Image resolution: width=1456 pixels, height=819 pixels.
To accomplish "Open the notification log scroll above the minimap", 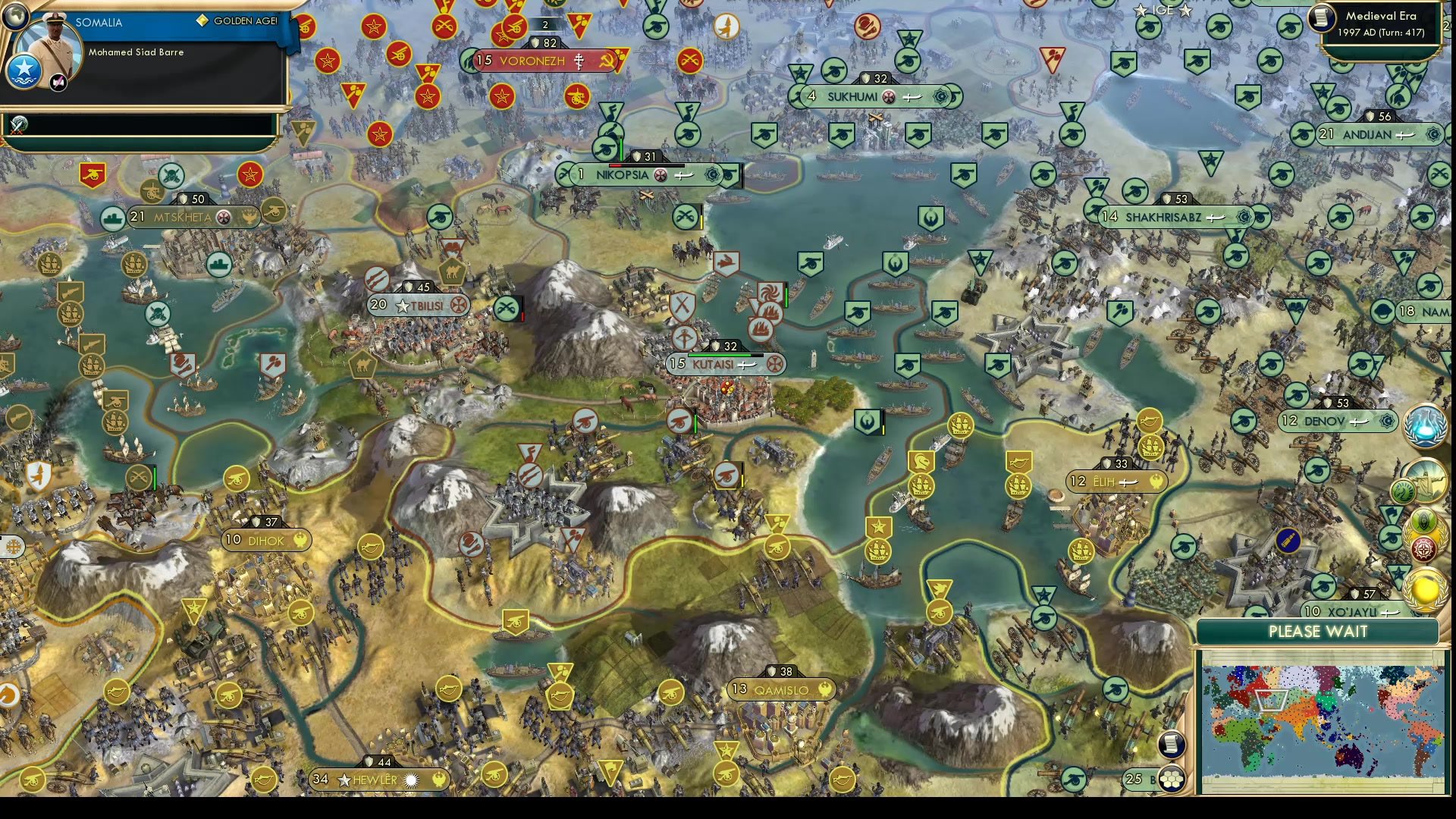I will click(1171, 745).
